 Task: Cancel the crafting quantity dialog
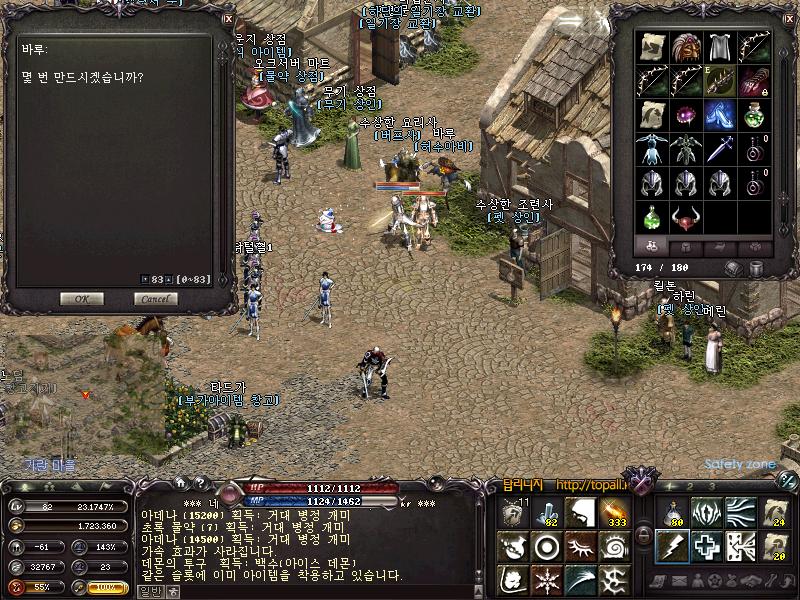click(x=155, y=298)
